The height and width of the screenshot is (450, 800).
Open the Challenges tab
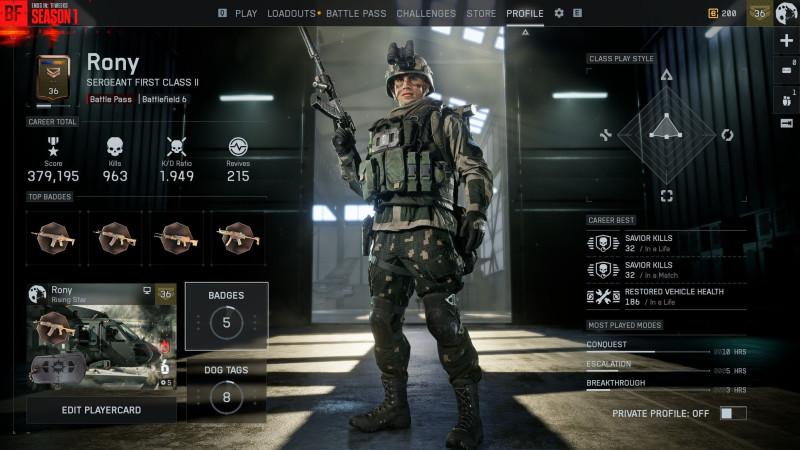click(x=426, y=14)
